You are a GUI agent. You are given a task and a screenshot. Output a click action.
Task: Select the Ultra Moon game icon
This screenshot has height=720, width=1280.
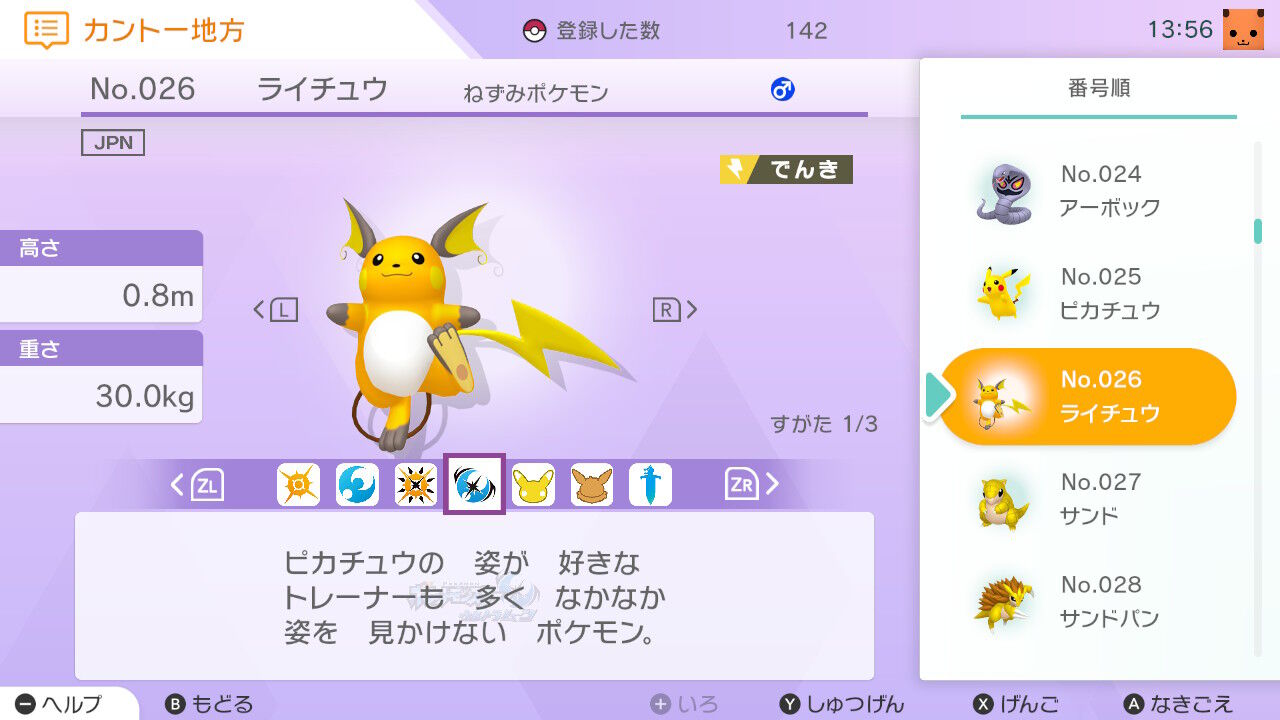pyautogui.click(x=474, y=484)
